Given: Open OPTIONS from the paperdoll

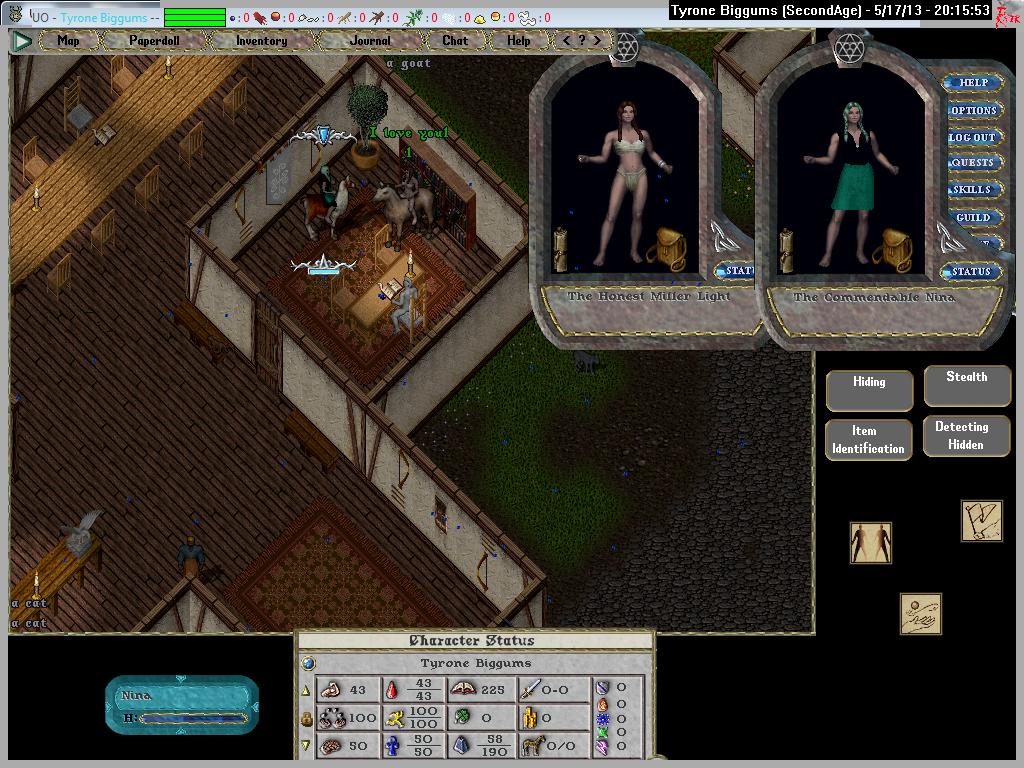Looking at the screenshot, I should tap(973, 110).
